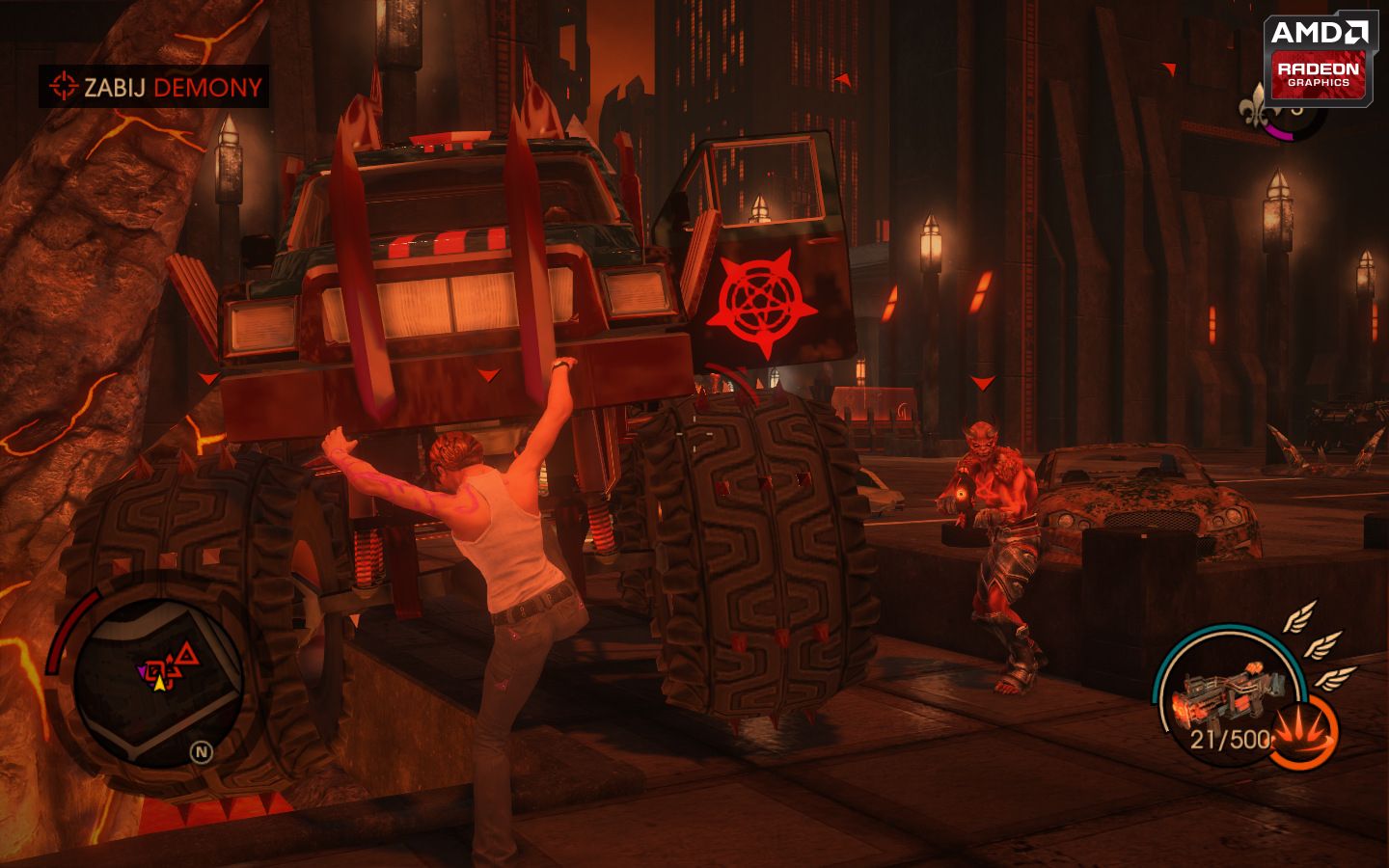Click the compass N marker below the minimap

pos(202,750)
